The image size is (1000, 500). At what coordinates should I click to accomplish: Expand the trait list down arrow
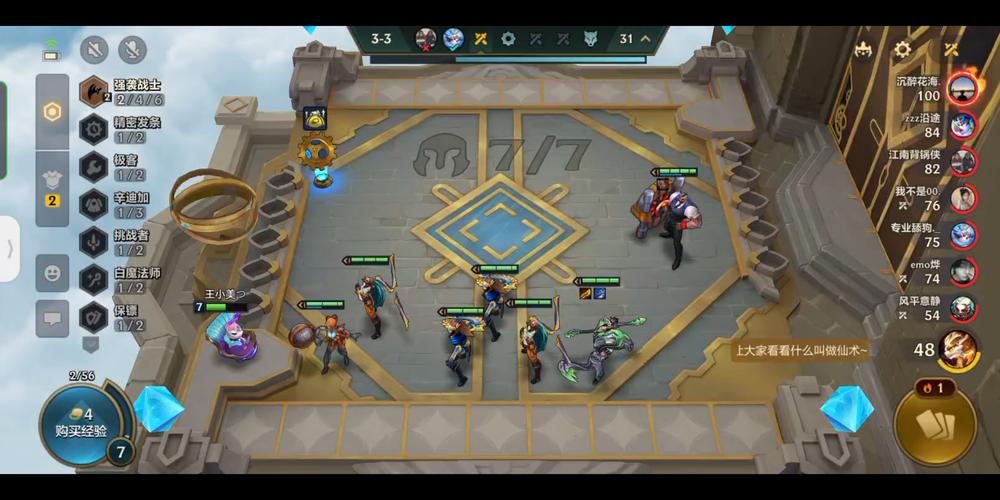(x=91, y=343)
